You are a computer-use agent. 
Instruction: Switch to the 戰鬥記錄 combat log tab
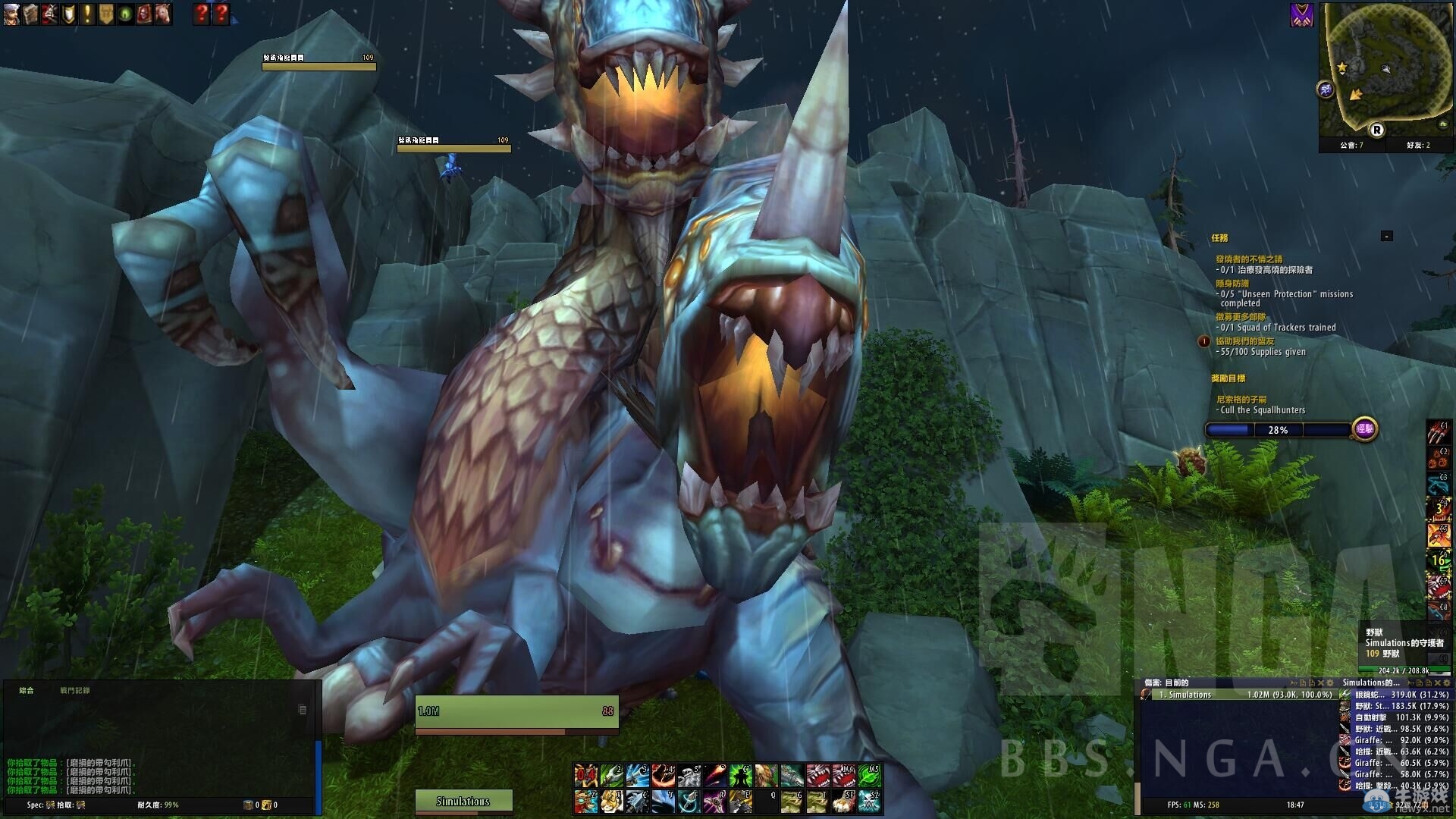click(x=75, y=691)
